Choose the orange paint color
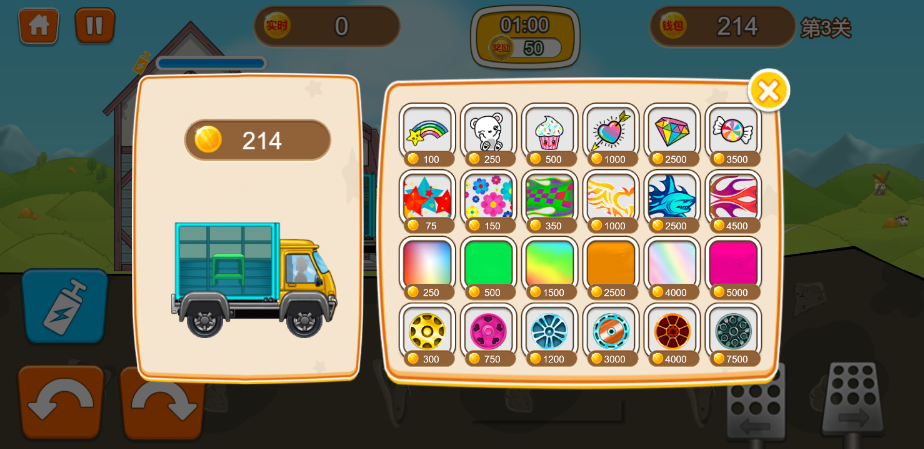The width and height of the screenshot is (924, 449). click(x=611, y=264)
